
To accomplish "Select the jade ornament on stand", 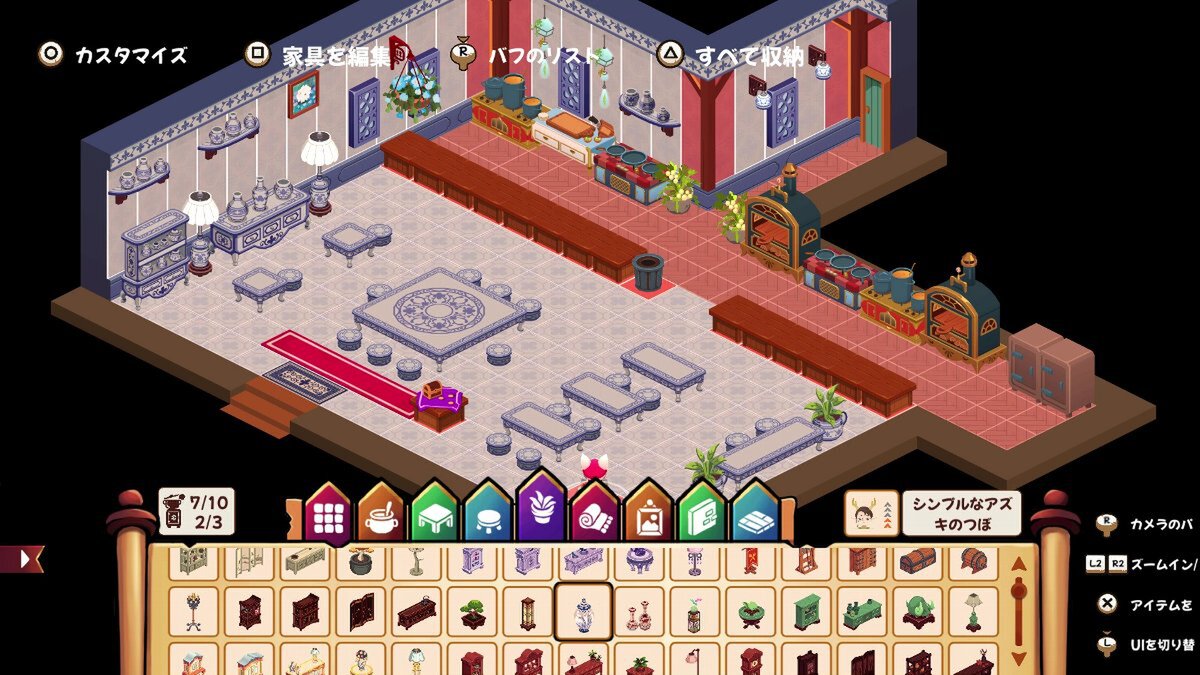I will (x=916, y=612).
